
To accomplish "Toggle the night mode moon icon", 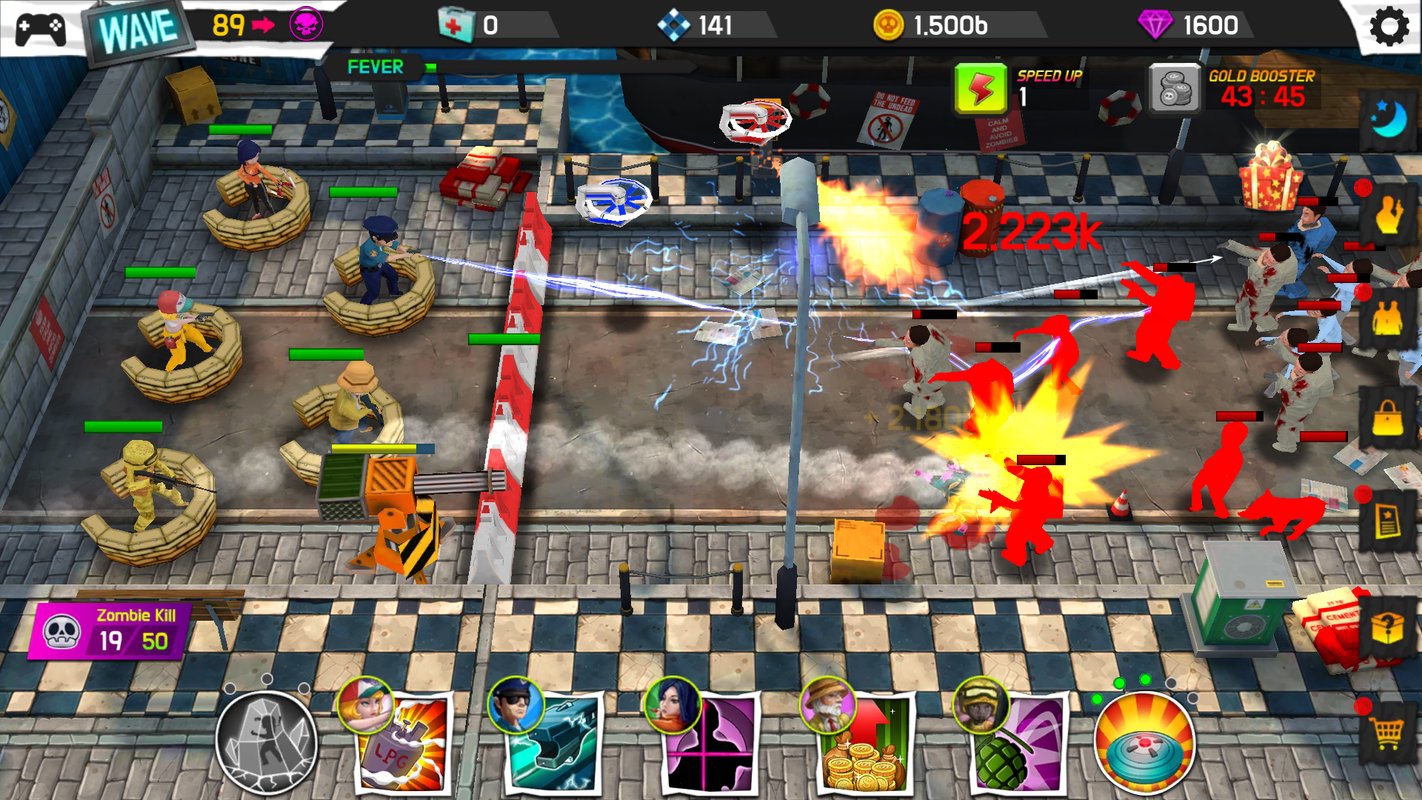I will [1388, 120].
